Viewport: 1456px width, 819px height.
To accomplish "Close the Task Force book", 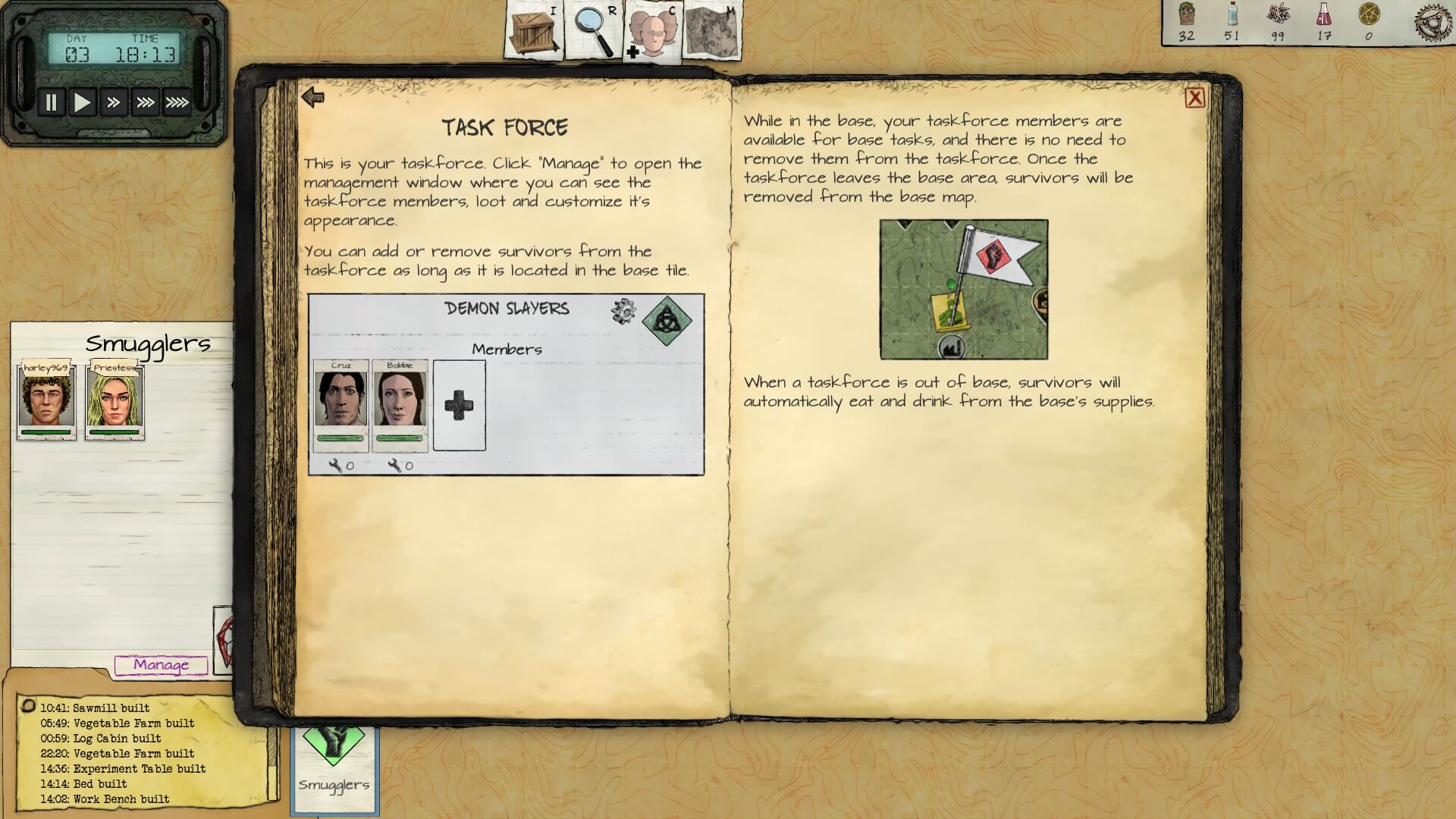I will 1194,98.
